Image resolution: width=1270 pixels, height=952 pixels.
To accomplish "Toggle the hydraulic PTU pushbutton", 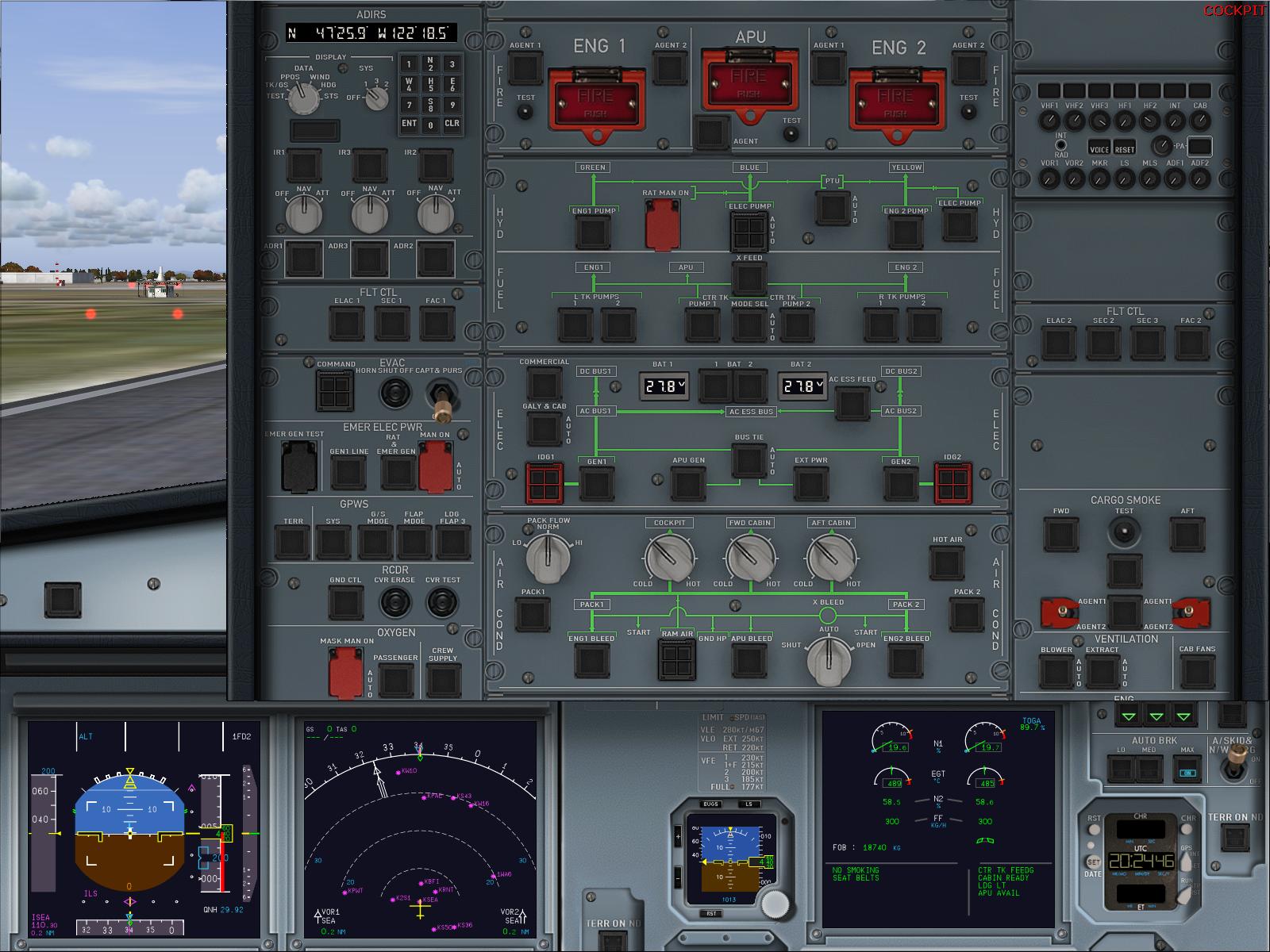I will [x=833, y=208].
